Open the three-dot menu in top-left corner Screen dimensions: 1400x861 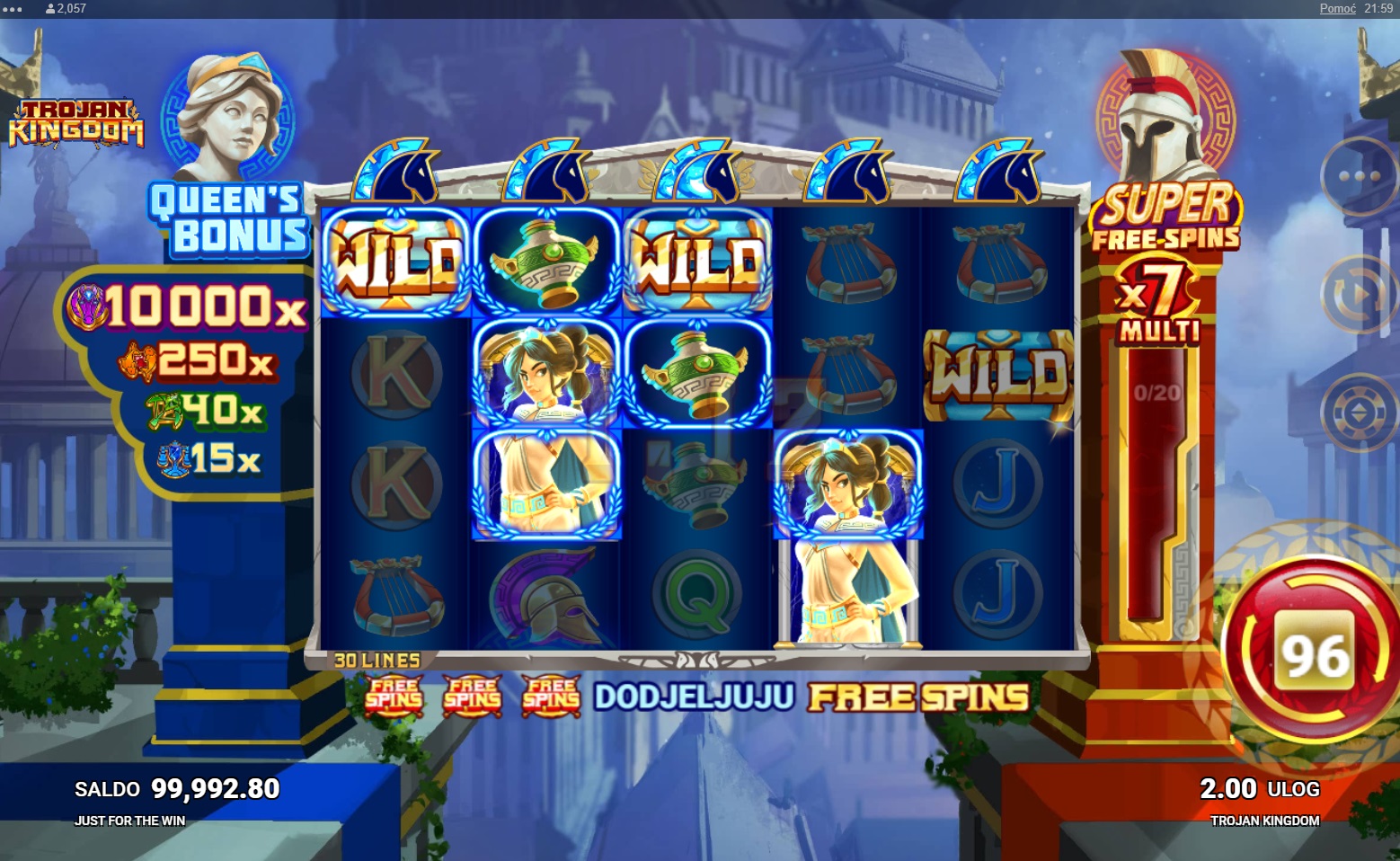point(13,8)
